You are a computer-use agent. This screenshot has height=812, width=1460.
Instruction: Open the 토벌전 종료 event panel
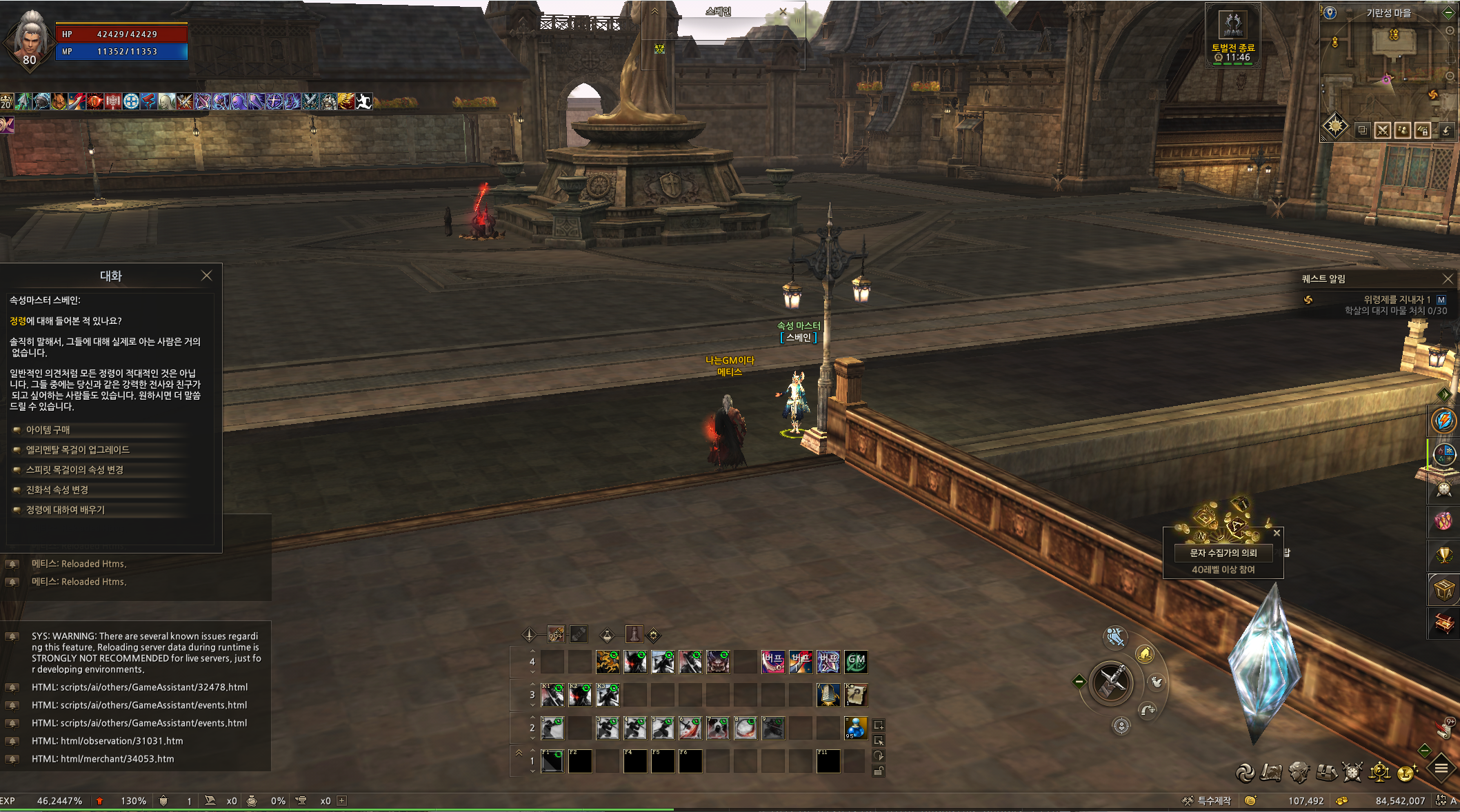[x=1233, y=34]
